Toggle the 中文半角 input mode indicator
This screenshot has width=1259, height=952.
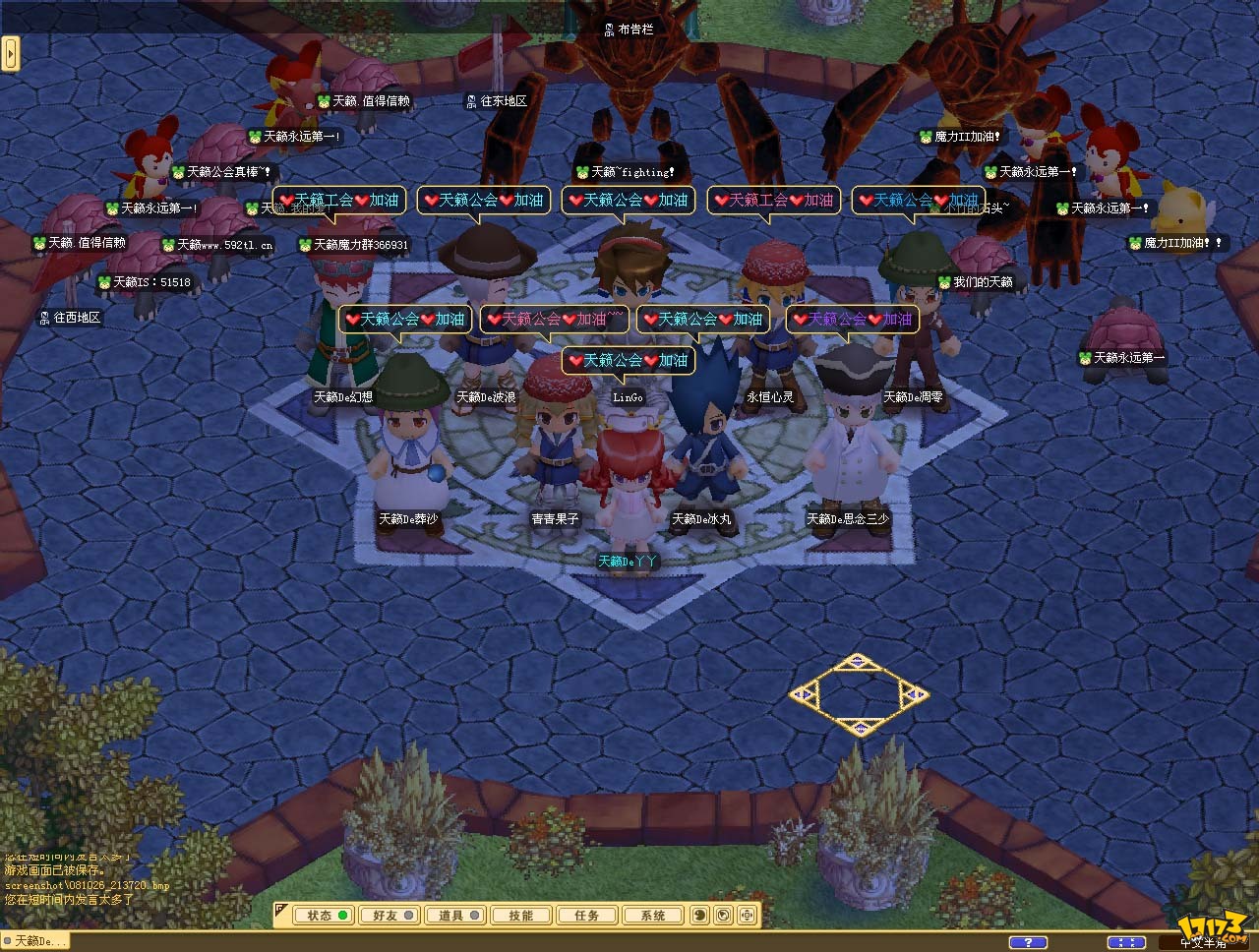1203,943
